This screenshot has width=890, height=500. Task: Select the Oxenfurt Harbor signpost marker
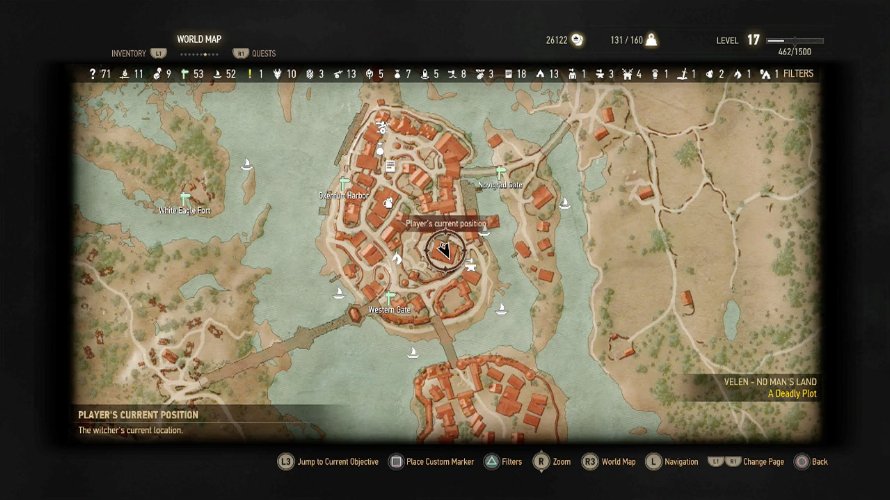pos(343,183)
